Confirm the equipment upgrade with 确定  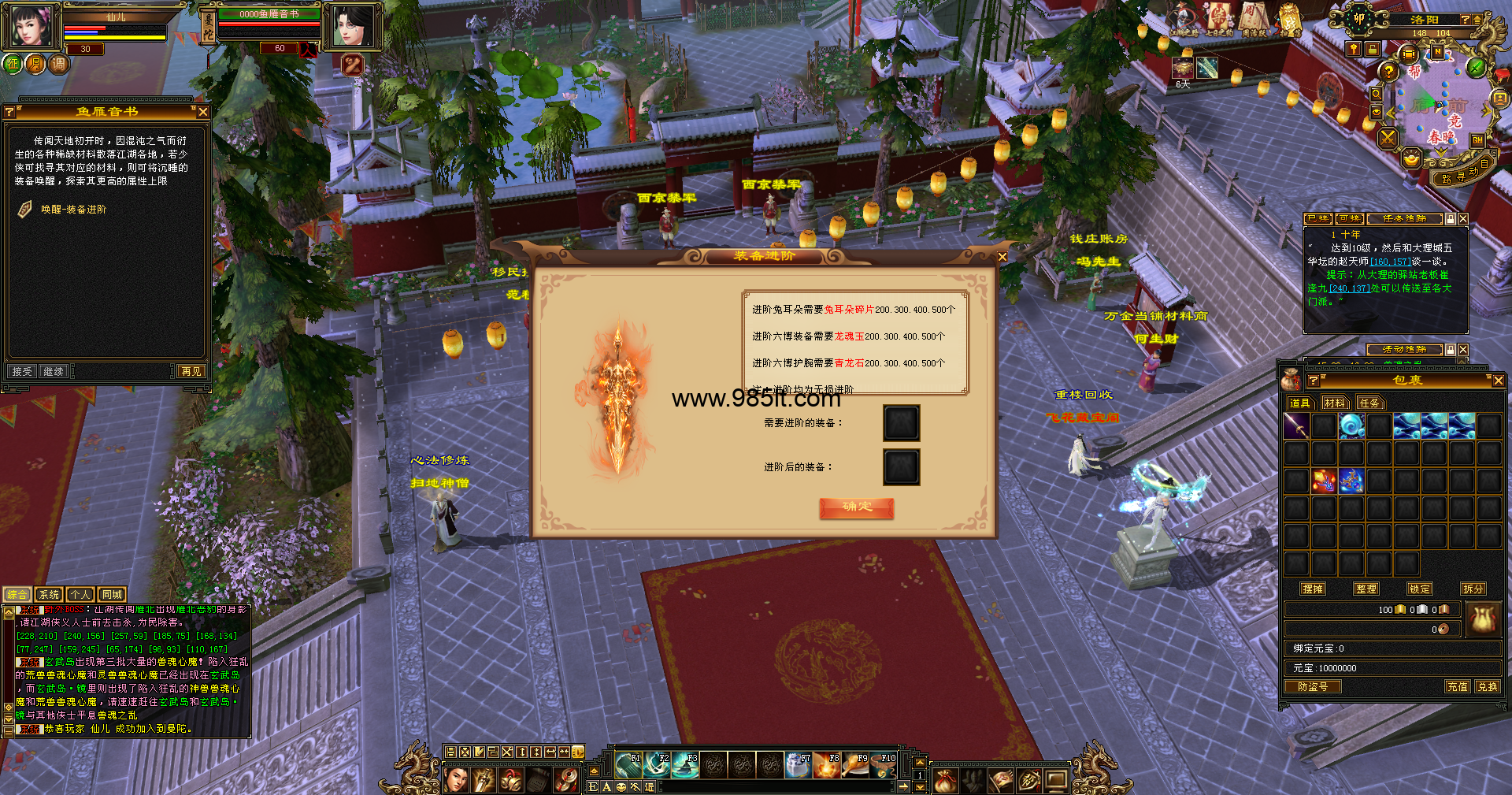(x=856, y=507)
